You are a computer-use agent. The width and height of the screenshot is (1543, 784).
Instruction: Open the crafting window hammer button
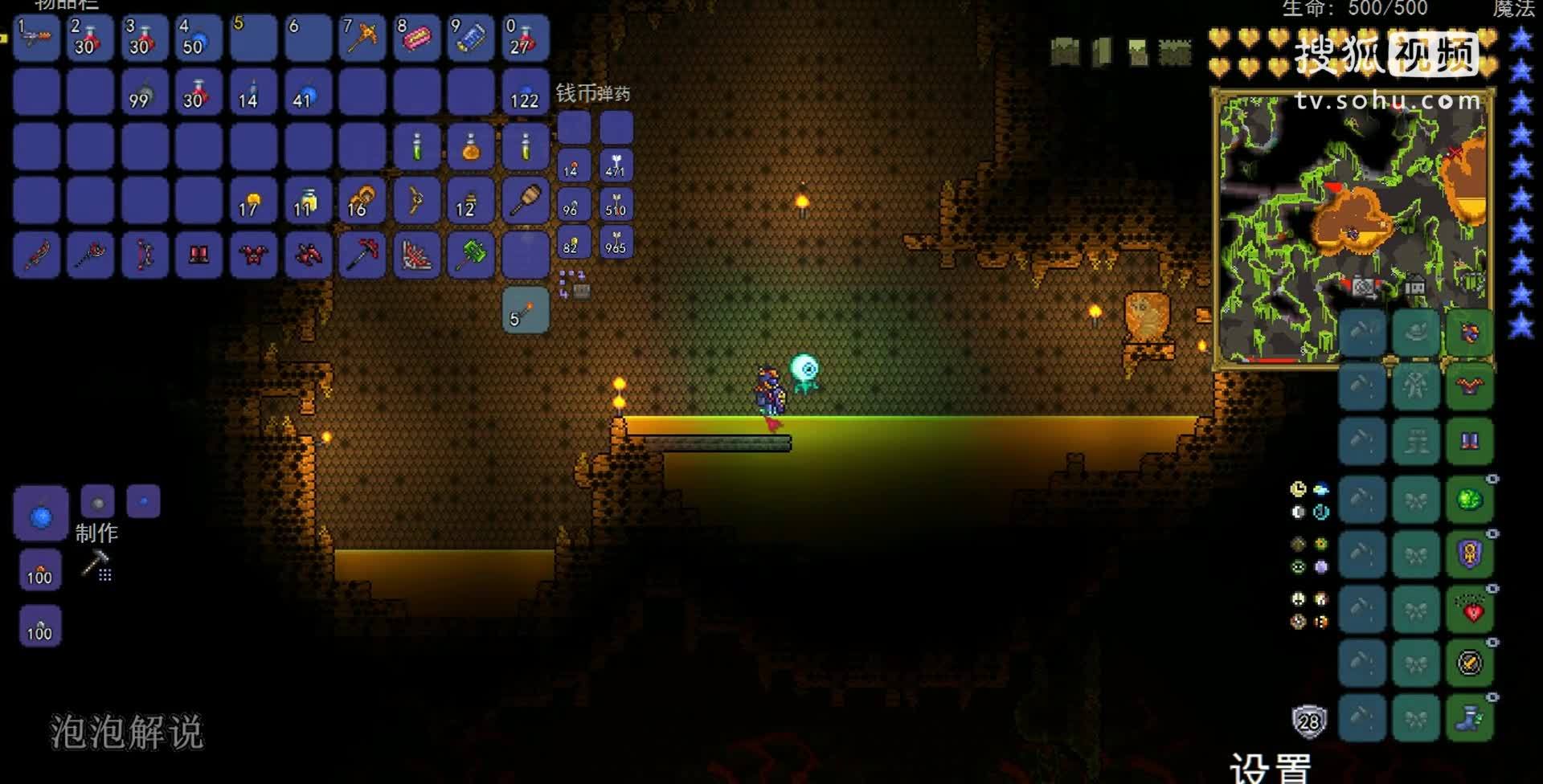pyautogui.click(x=96, y=565)
